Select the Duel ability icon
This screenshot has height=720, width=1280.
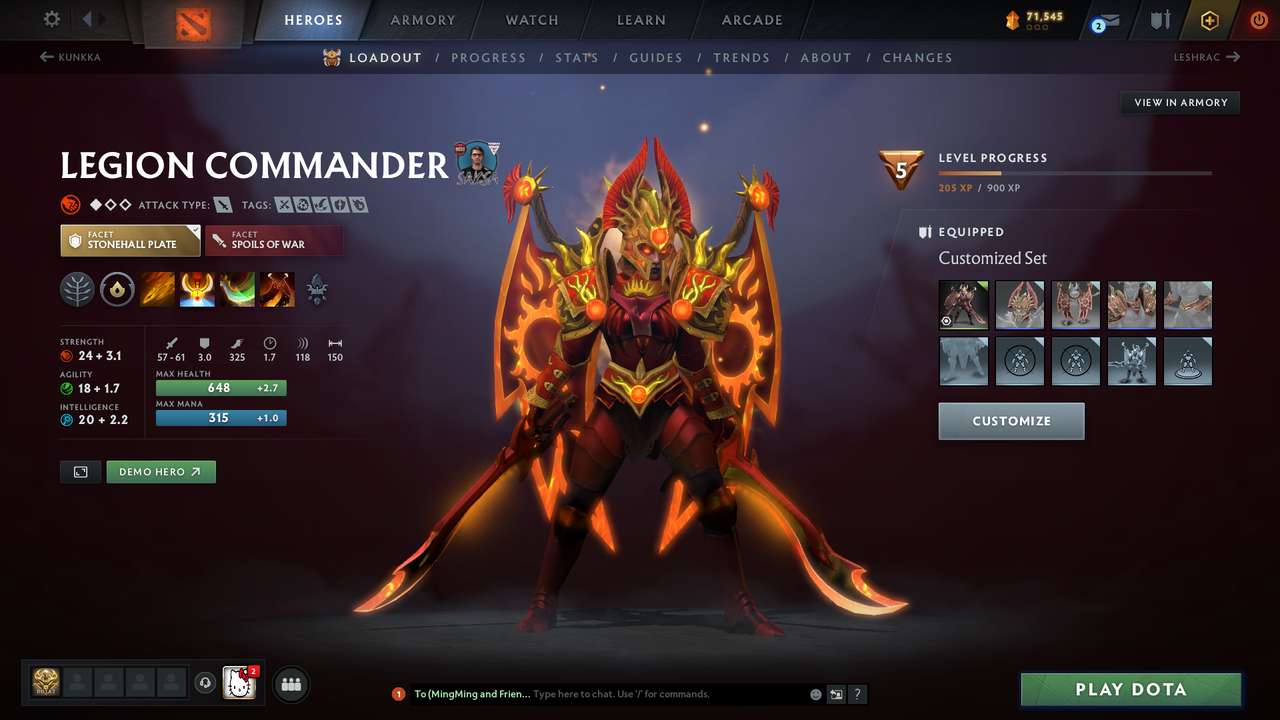tap(276, 289)
